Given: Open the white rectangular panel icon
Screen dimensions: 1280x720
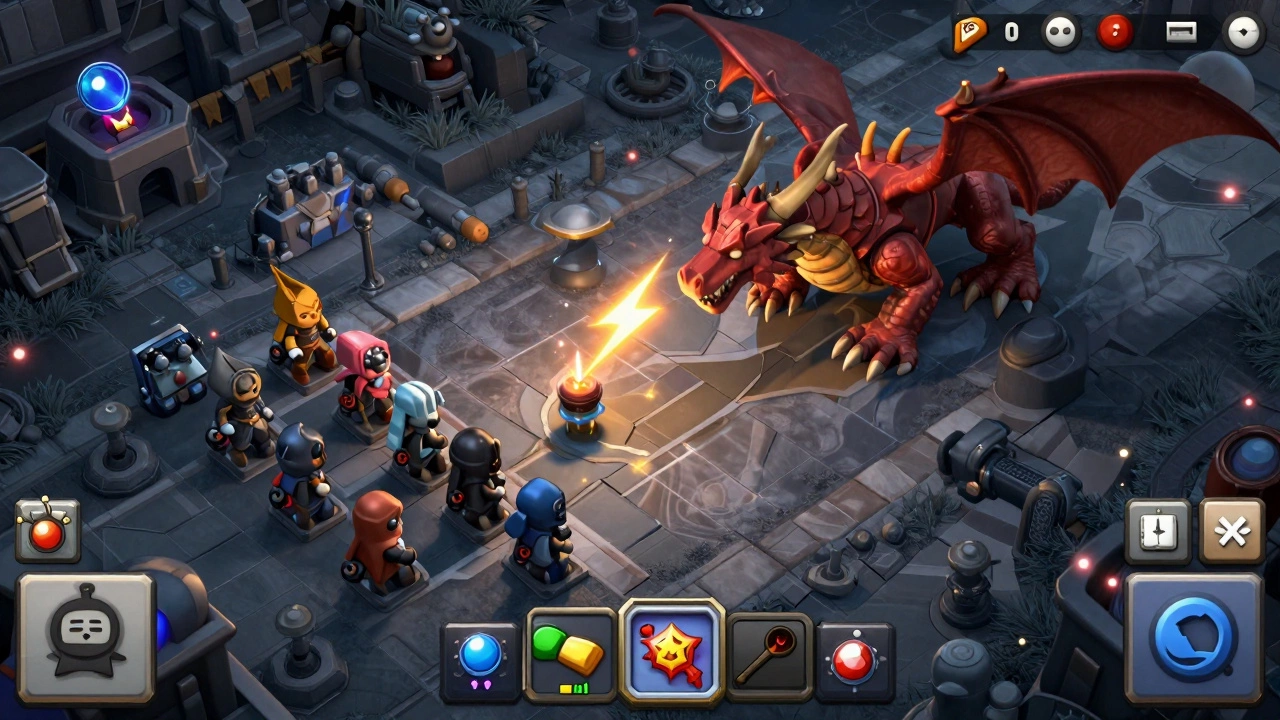Looking at the screenshot, I should pos(1181,33).
